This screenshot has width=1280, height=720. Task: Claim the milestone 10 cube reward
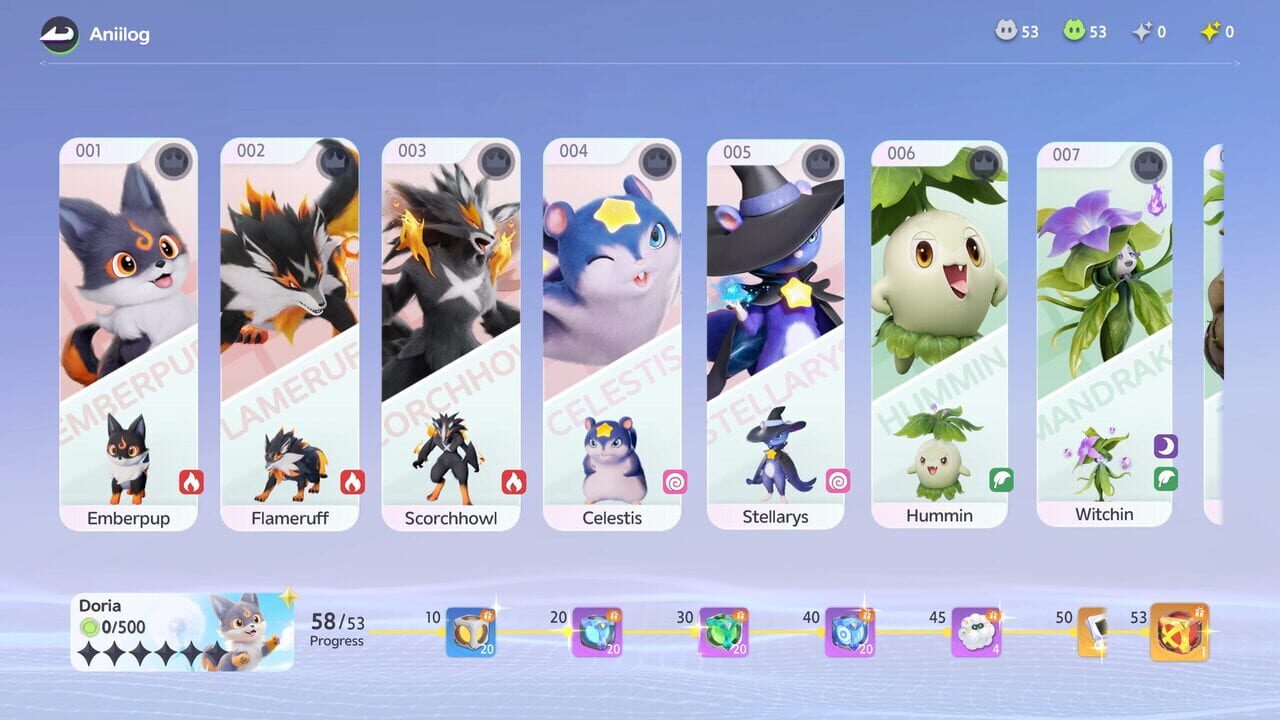[471, 630]
